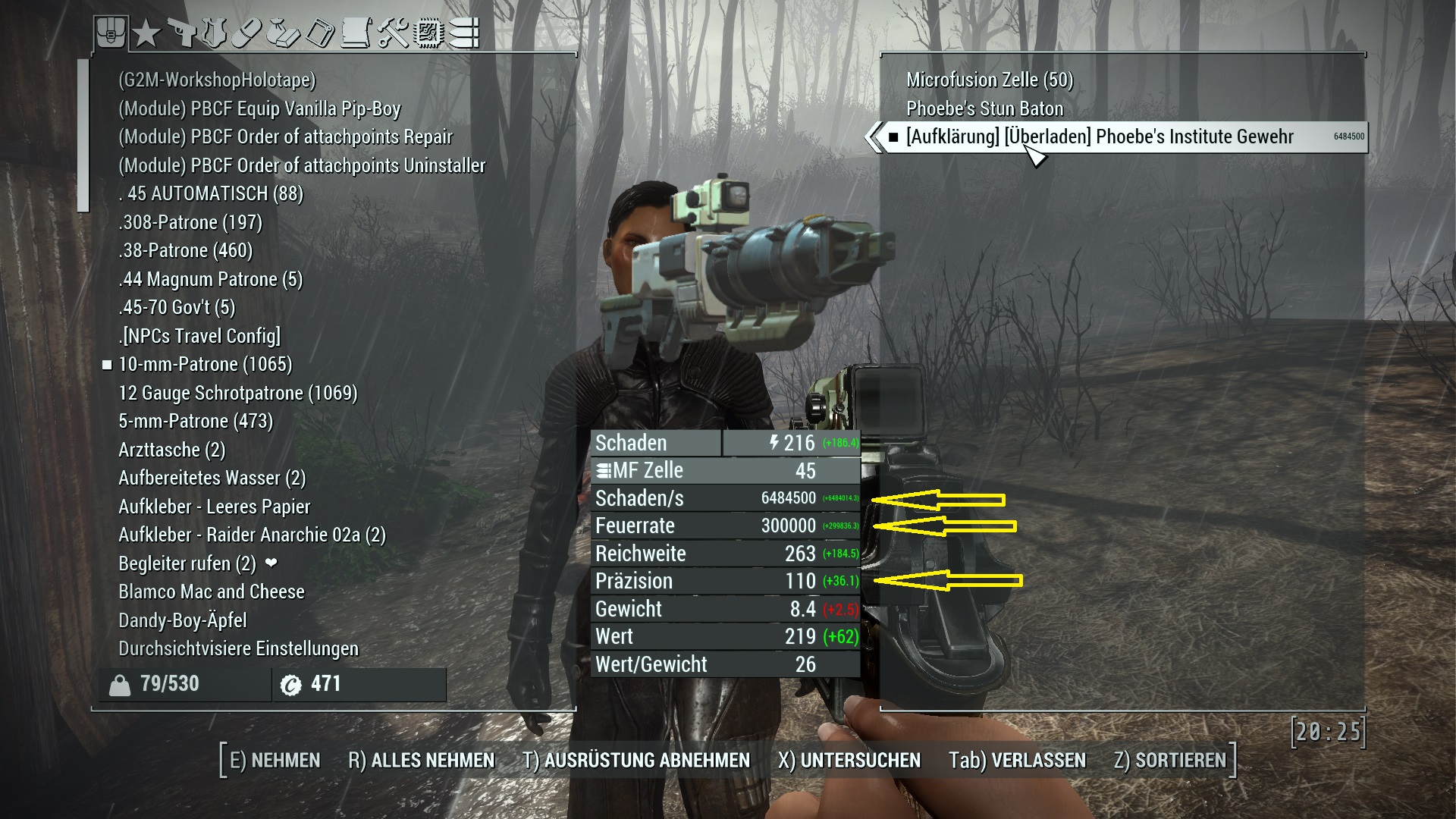The image size is (1456, 819).
Task: Select Blamco Mac and Cheese item
Action: click(212, 591)
